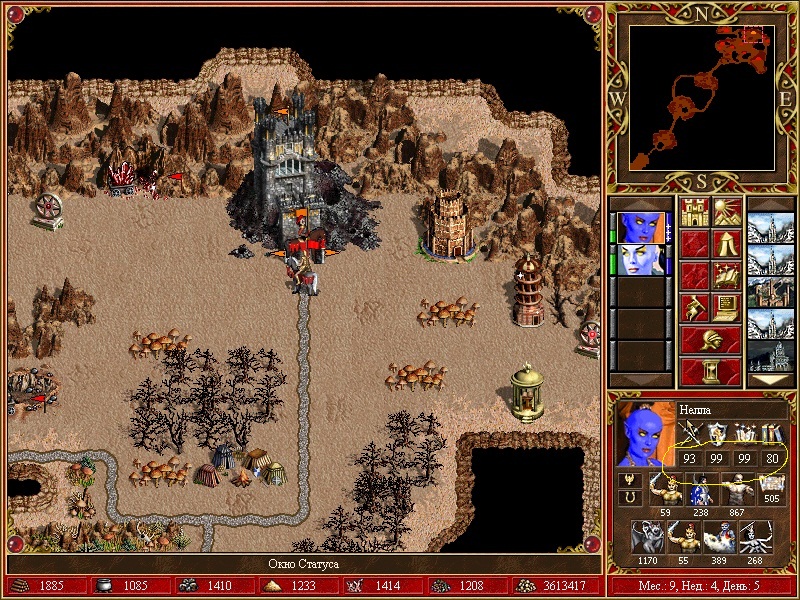End the turn with the hourglass button
The height and width of the screenshot is (600, 800).
(710, 370)
